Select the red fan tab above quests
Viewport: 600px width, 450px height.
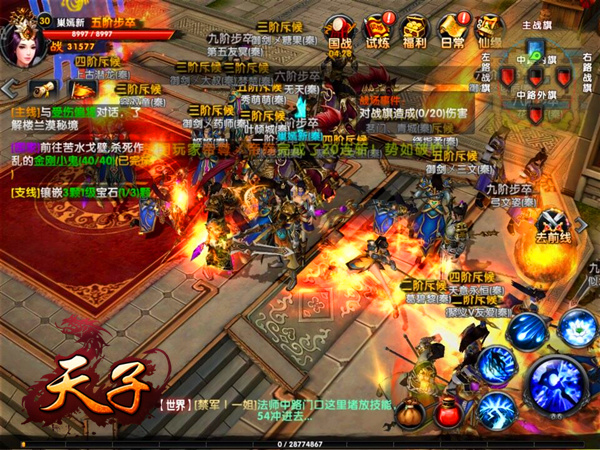(x=80, y=90)
